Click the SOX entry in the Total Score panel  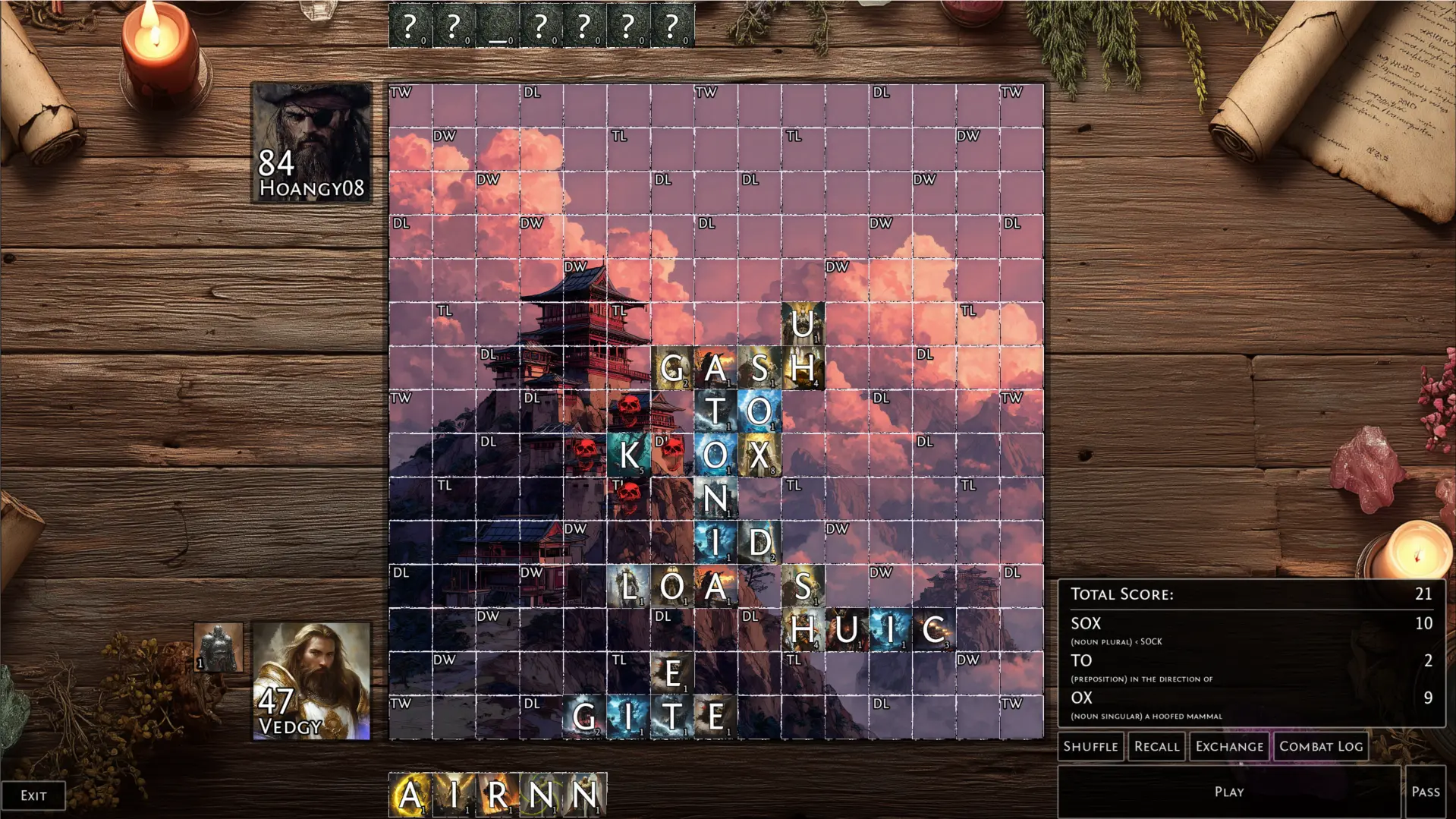click(x=1085, y=623)
